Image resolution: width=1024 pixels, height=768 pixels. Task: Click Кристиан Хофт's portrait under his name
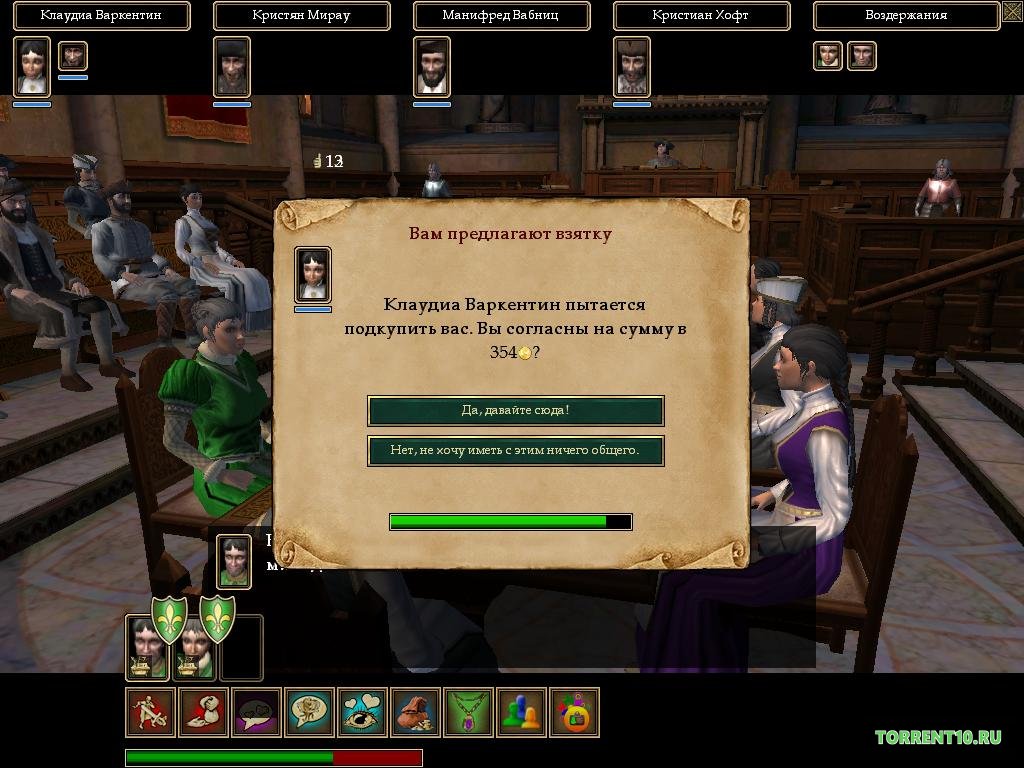[632, 66]
